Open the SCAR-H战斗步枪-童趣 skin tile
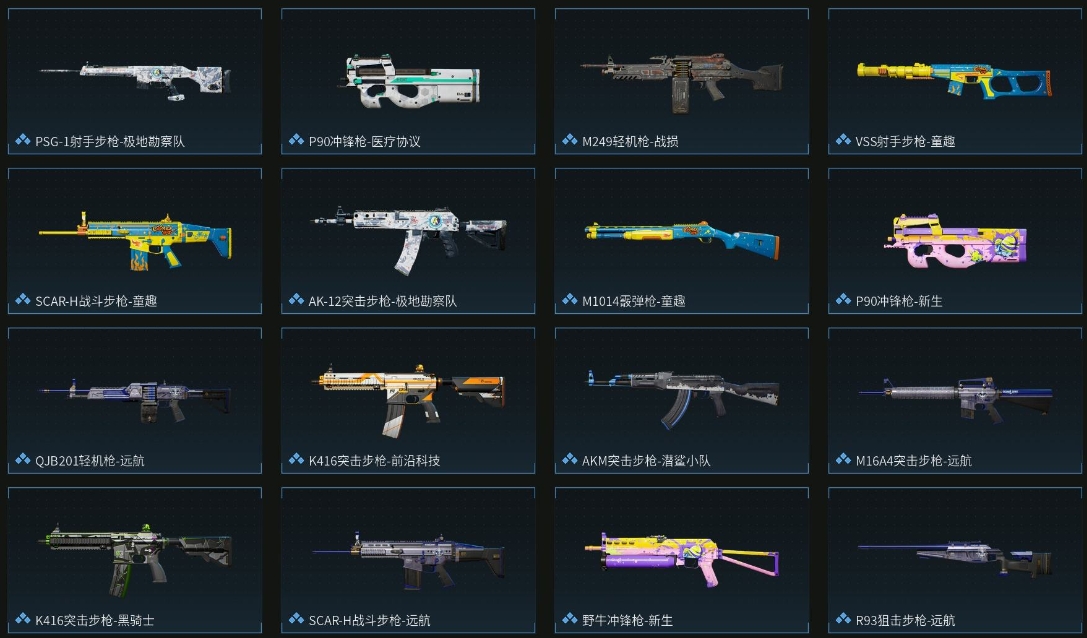1087x638 pixels. click(135, 240)
